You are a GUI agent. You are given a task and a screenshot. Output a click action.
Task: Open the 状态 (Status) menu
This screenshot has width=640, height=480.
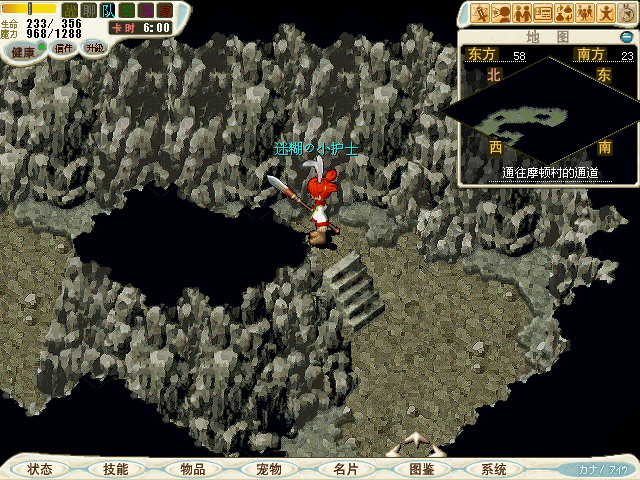pos(40,469)
